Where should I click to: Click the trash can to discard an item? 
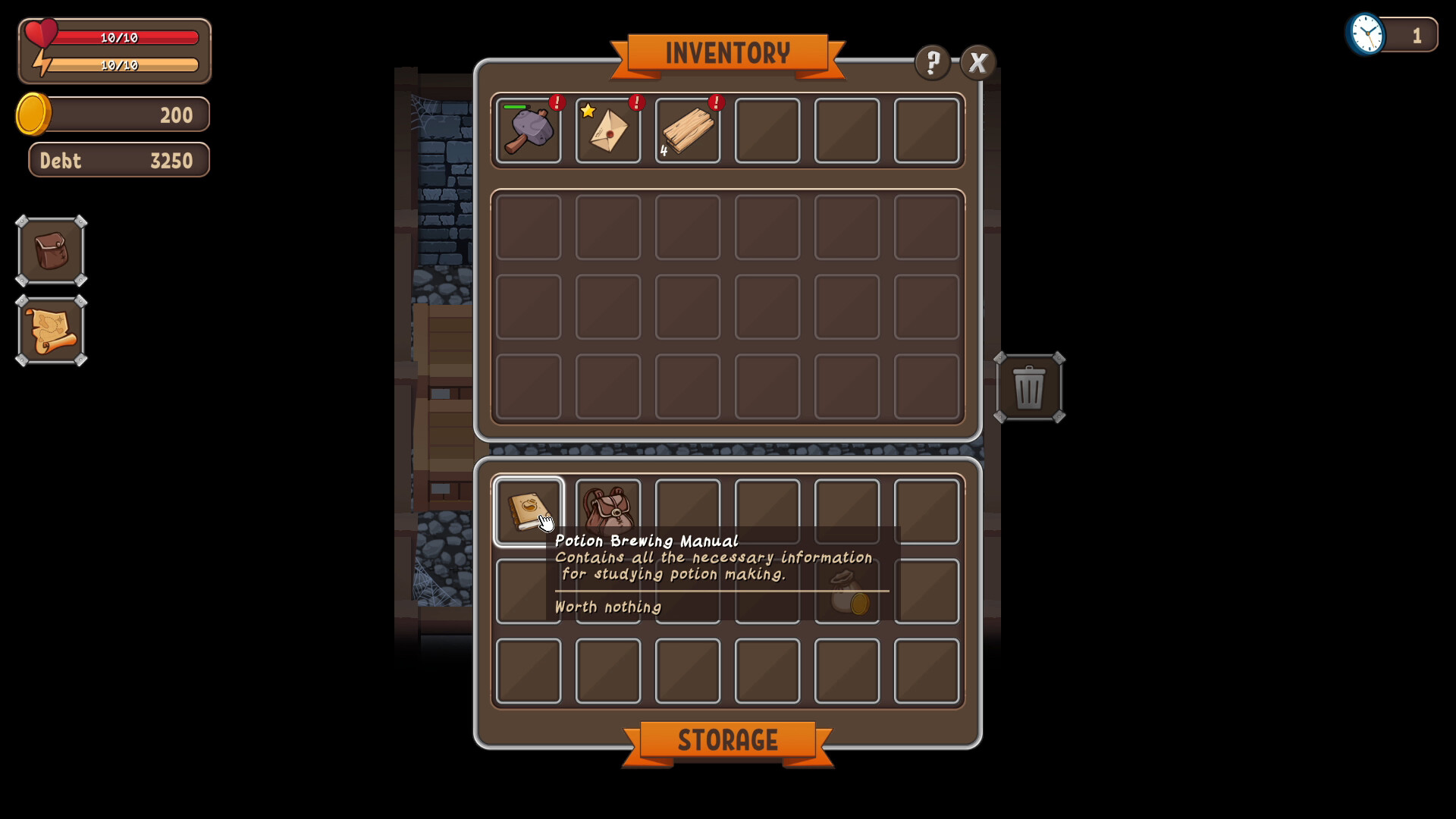tap(1030, 389)
